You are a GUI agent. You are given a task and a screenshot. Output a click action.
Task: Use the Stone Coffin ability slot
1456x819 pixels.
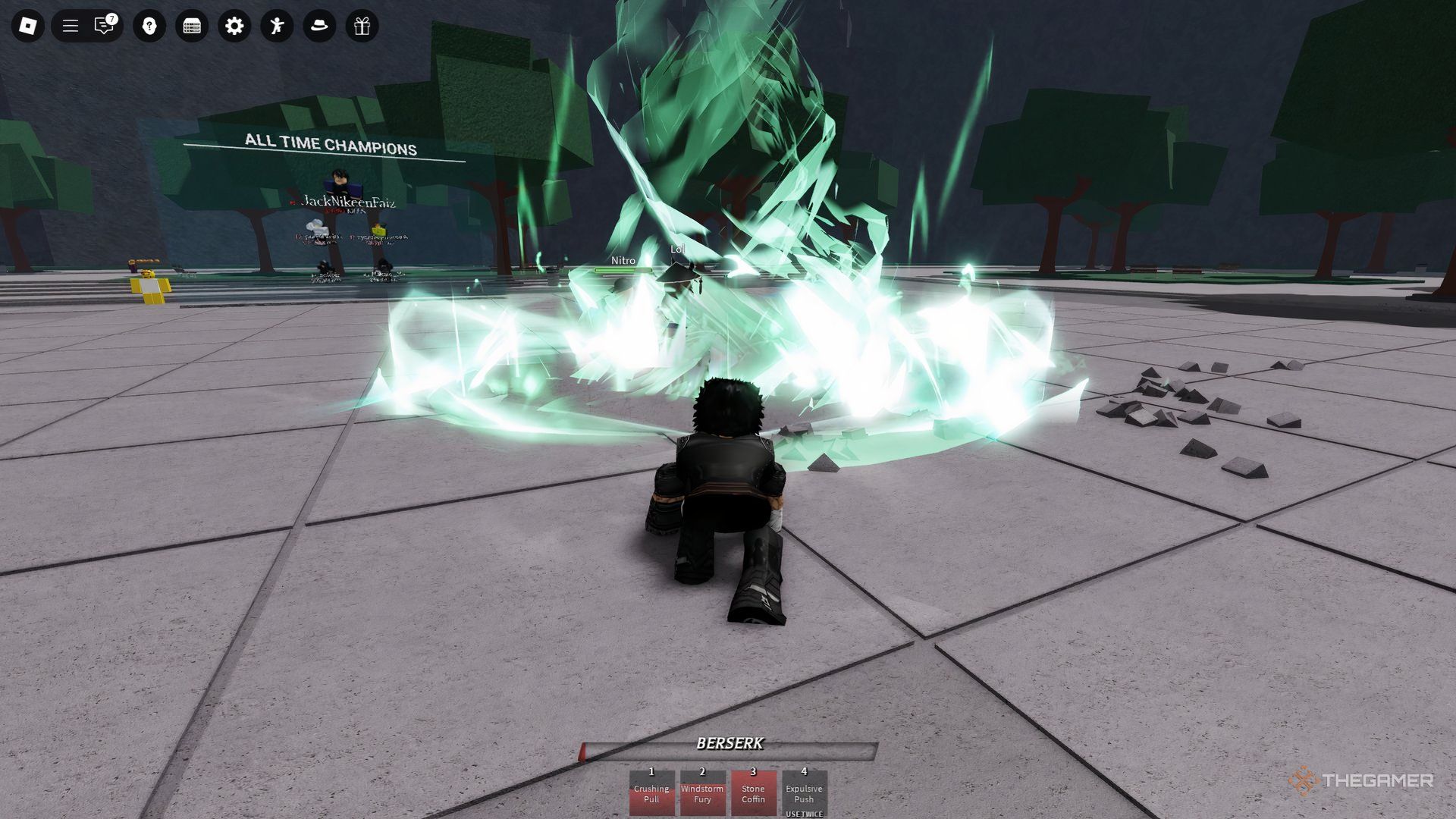click(753, 792)
